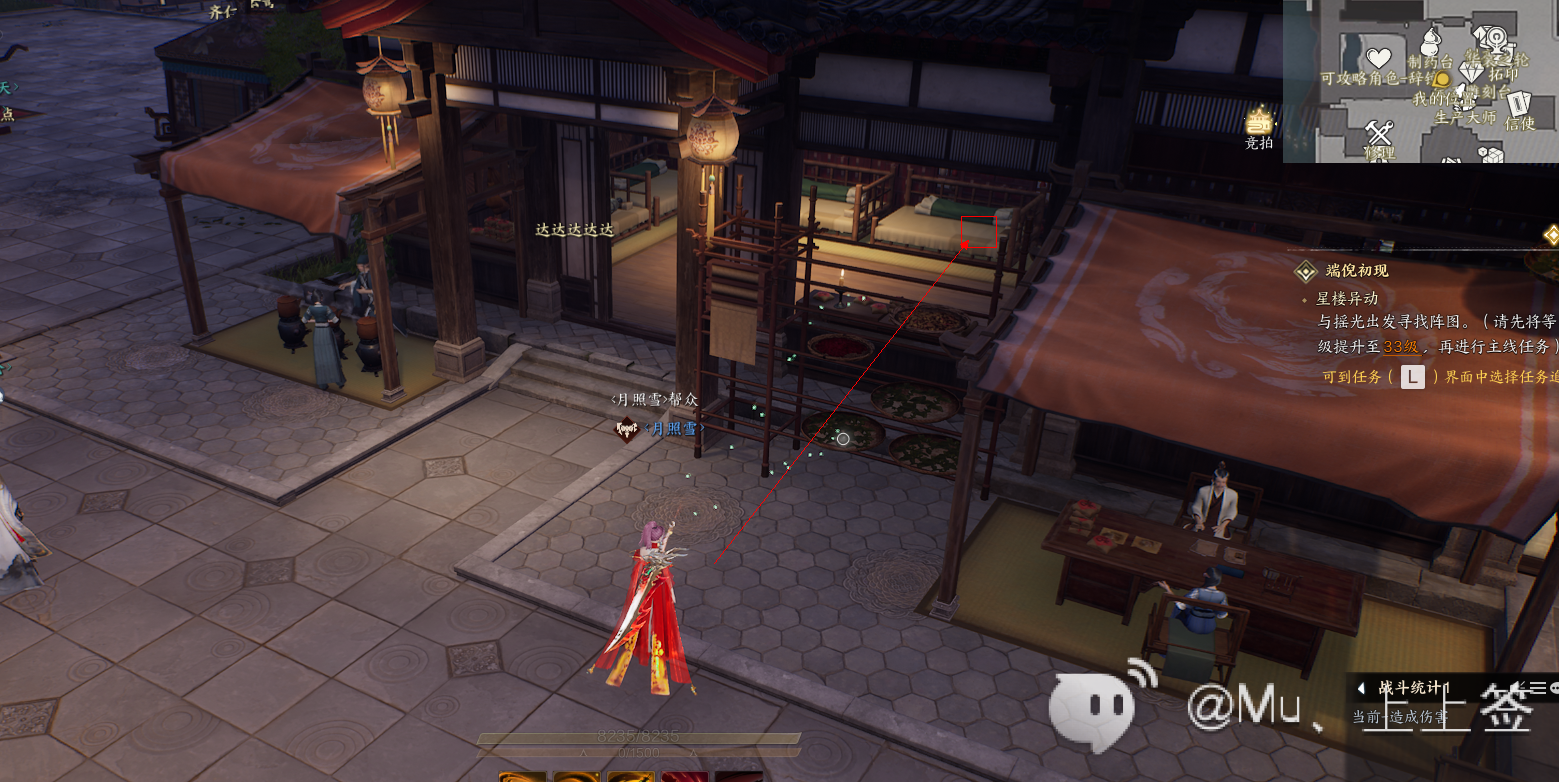Open the 端倪初现 quest tracker entry
The width and height of the screenshot is (1559, 782).
click(x=1356, y=271)
